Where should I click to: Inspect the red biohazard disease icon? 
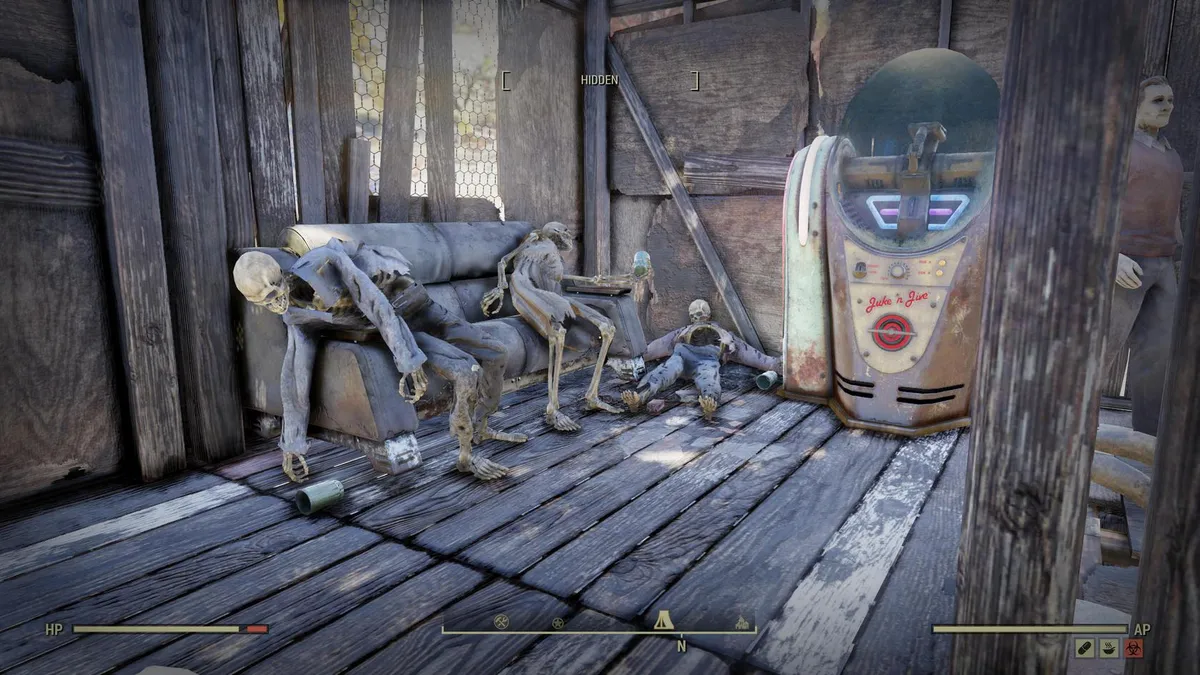point(1134,648)
